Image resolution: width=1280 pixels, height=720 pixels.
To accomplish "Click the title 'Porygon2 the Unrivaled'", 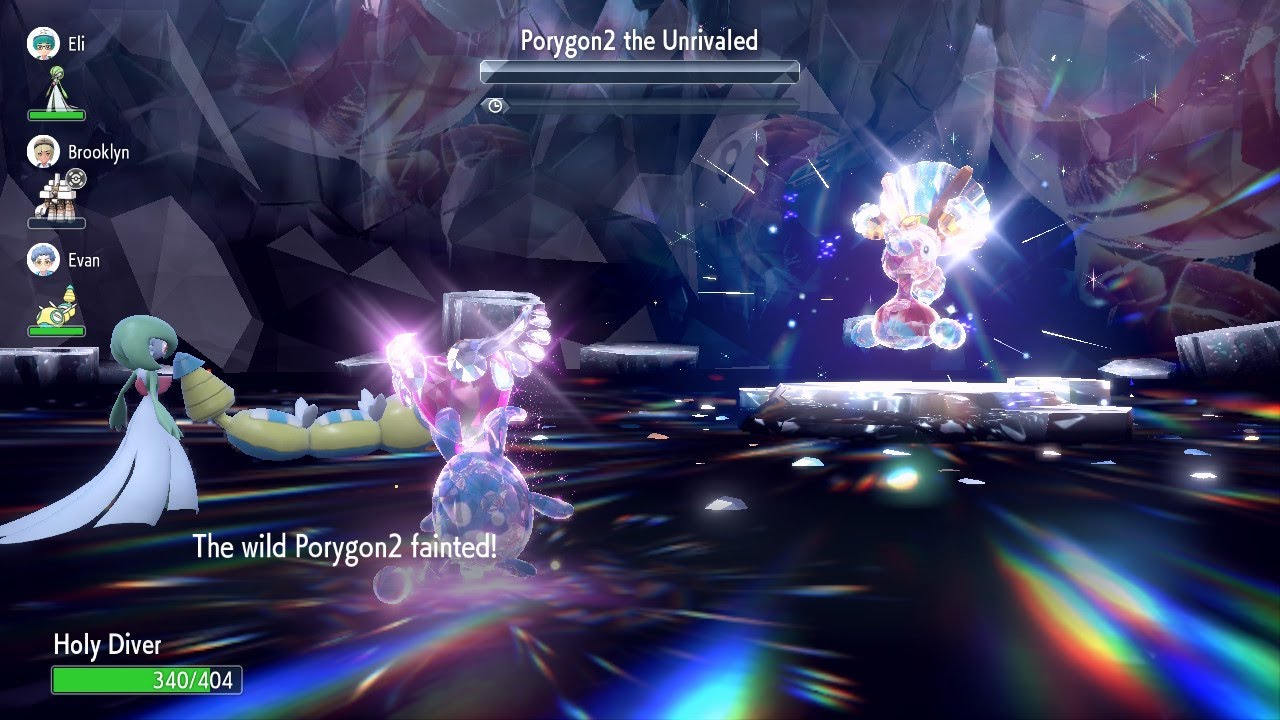I will pyautogui.click(x=638, y=40).
